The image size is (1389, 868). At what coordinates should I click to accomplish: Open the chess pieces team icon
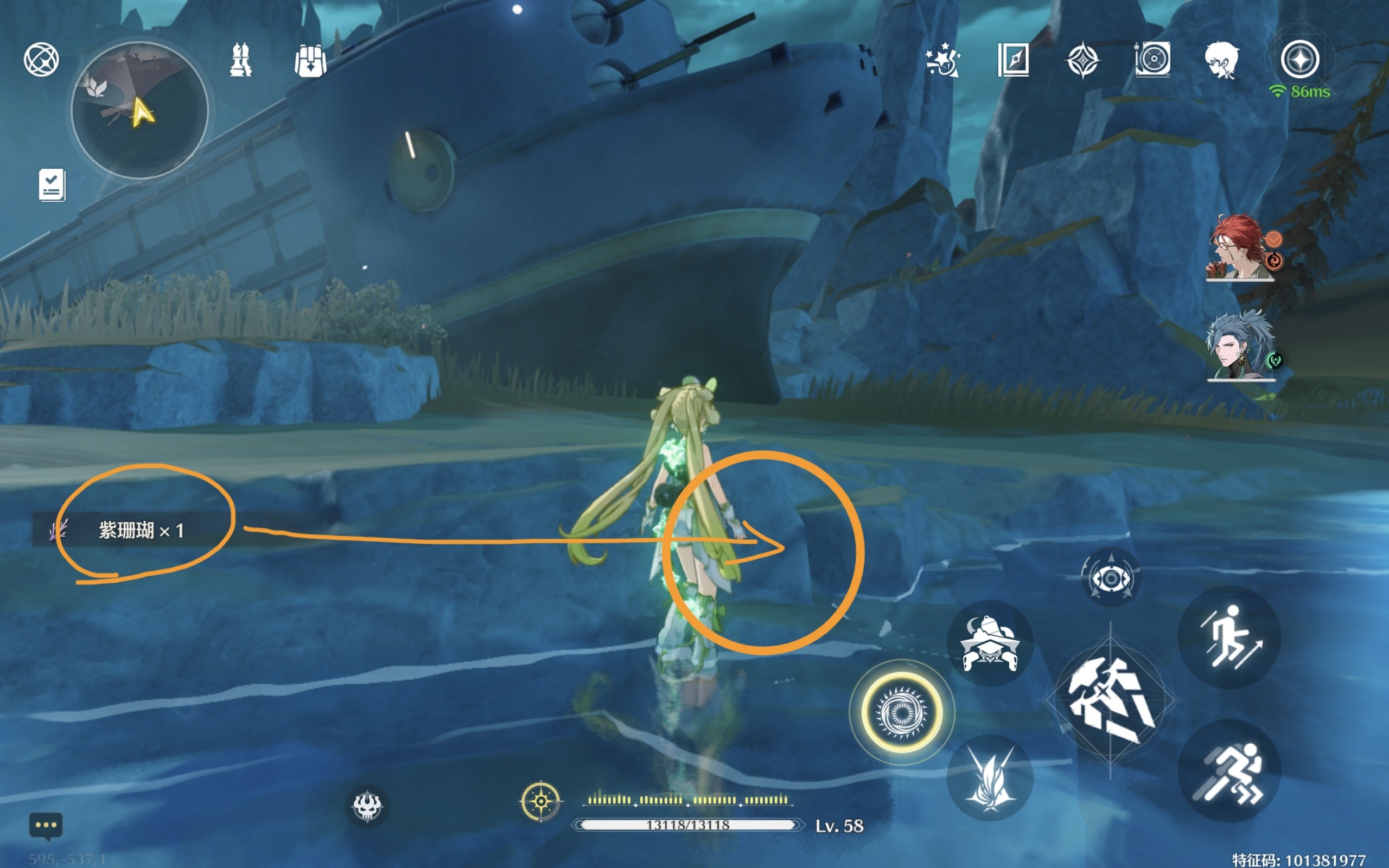click(x=240, y=60)
